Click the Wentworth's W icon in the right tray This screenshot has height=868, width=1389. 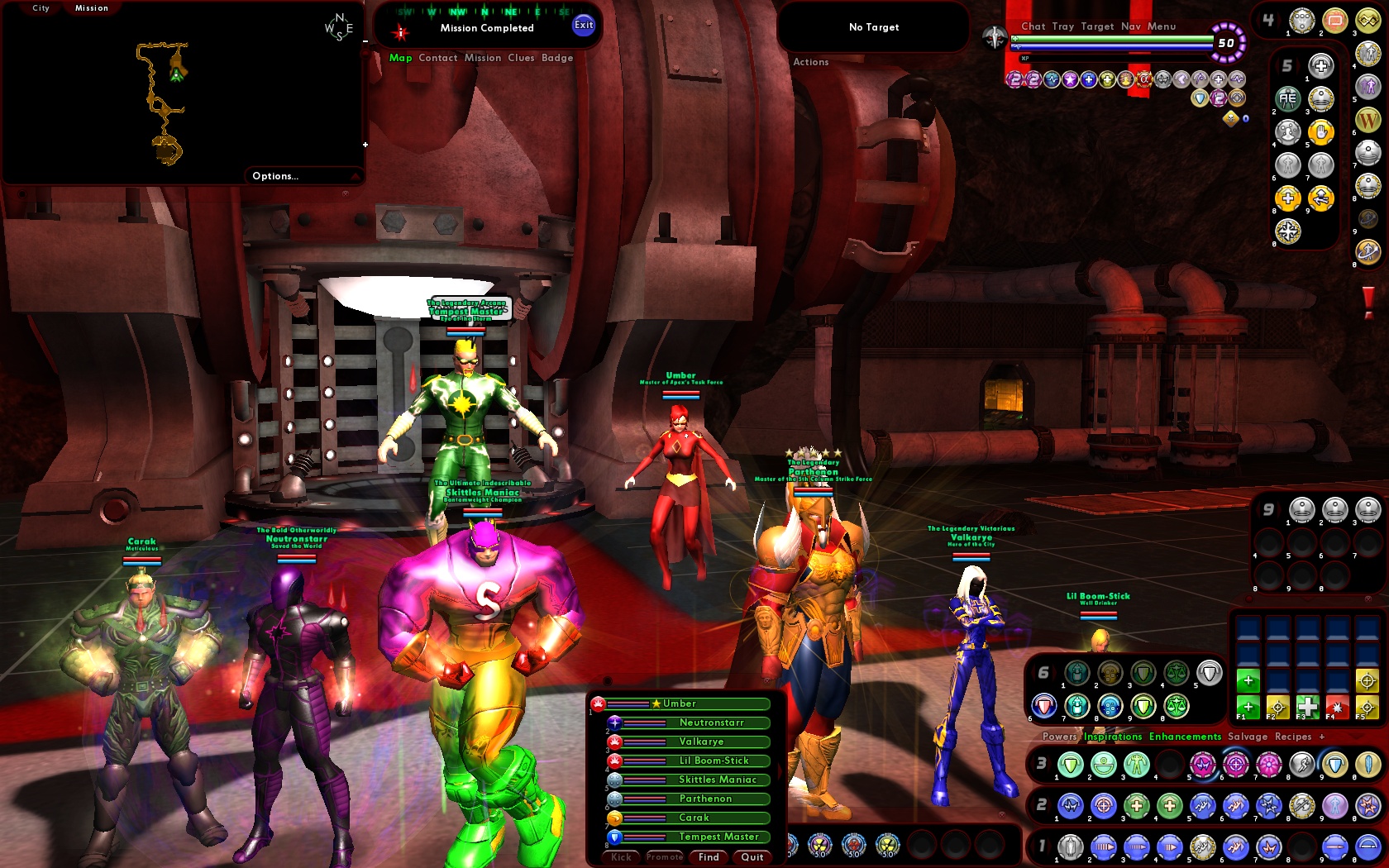1368,120
